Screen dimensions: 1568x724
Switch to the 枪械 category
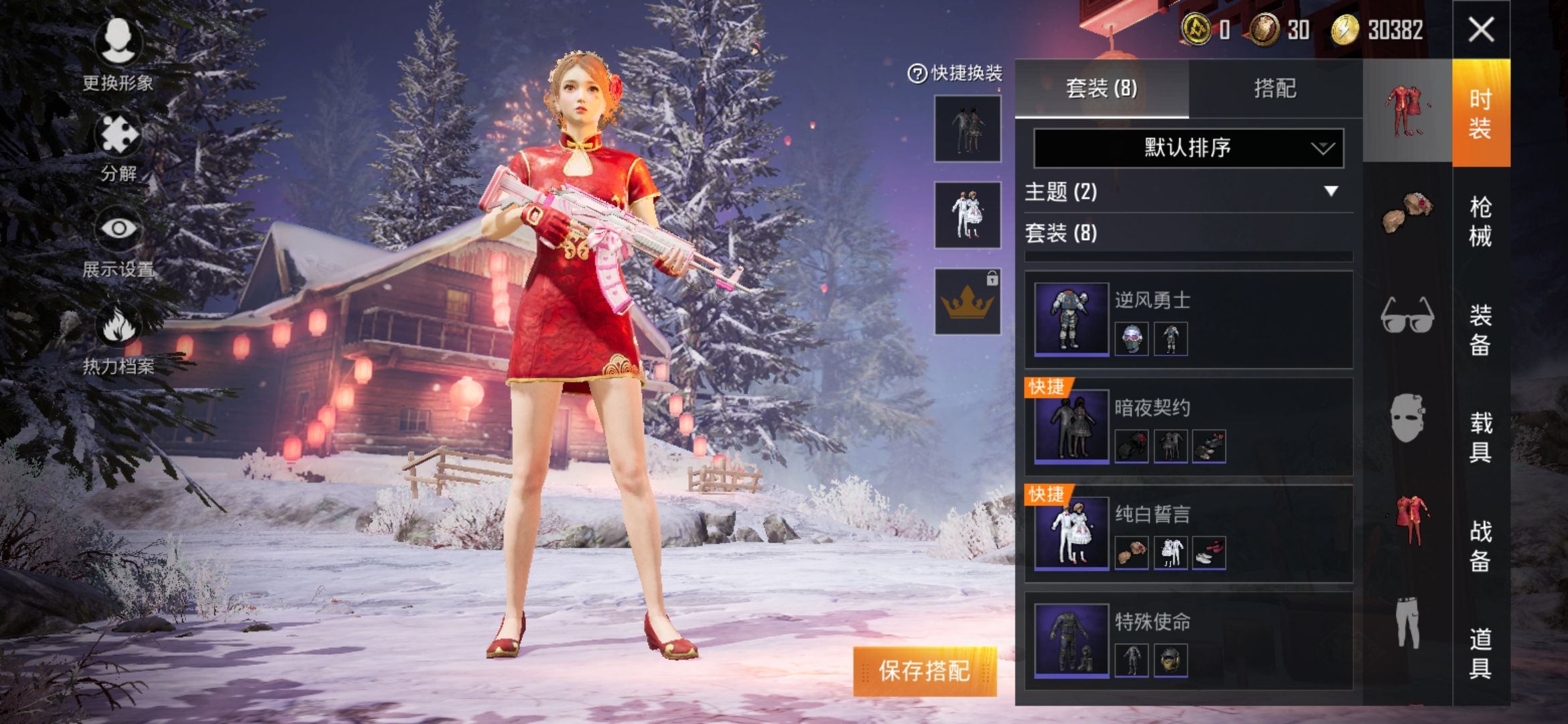1480,221
